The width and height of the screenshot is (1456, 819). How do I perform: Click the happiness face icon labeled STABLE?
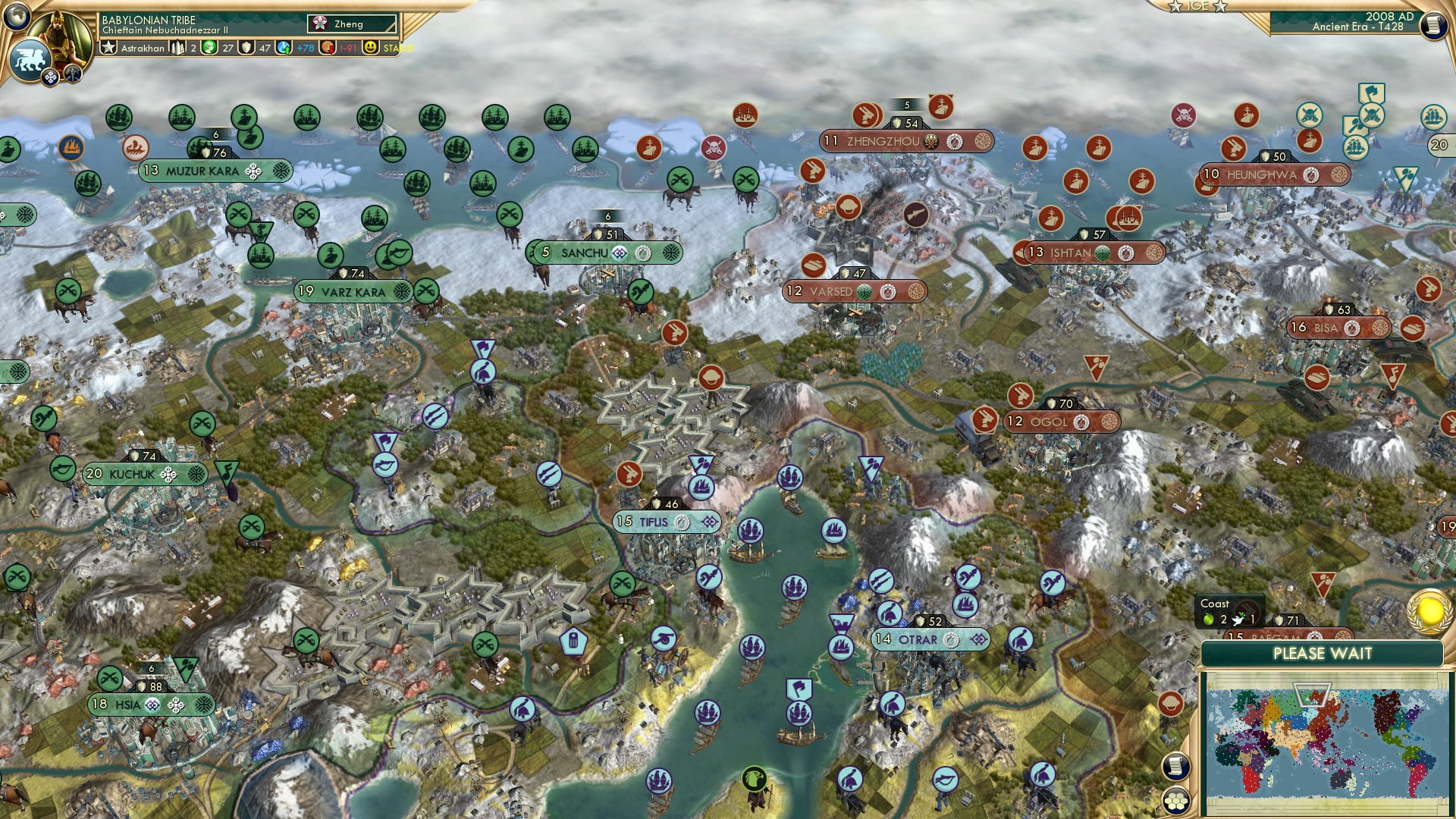(369, 48)
